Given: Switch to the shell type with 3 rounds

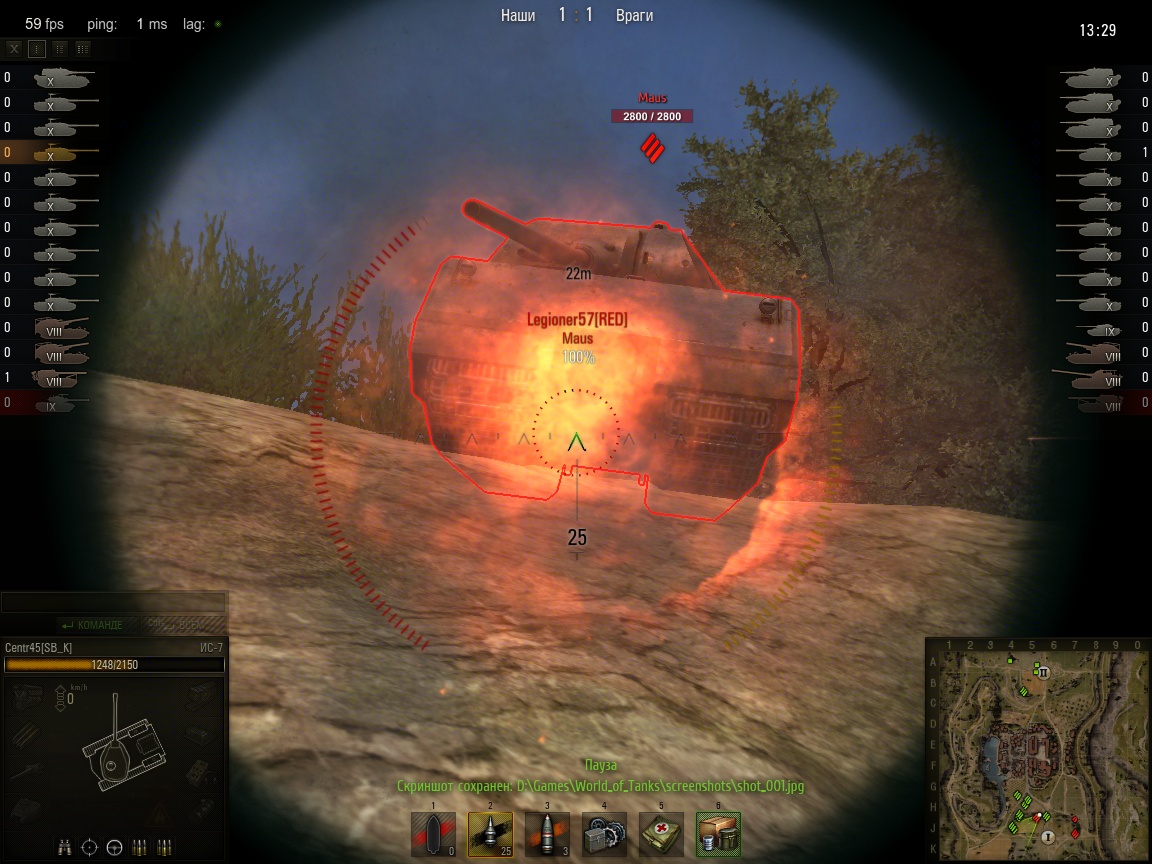Looking at the screenshot, I should click(x=547, y=834).
